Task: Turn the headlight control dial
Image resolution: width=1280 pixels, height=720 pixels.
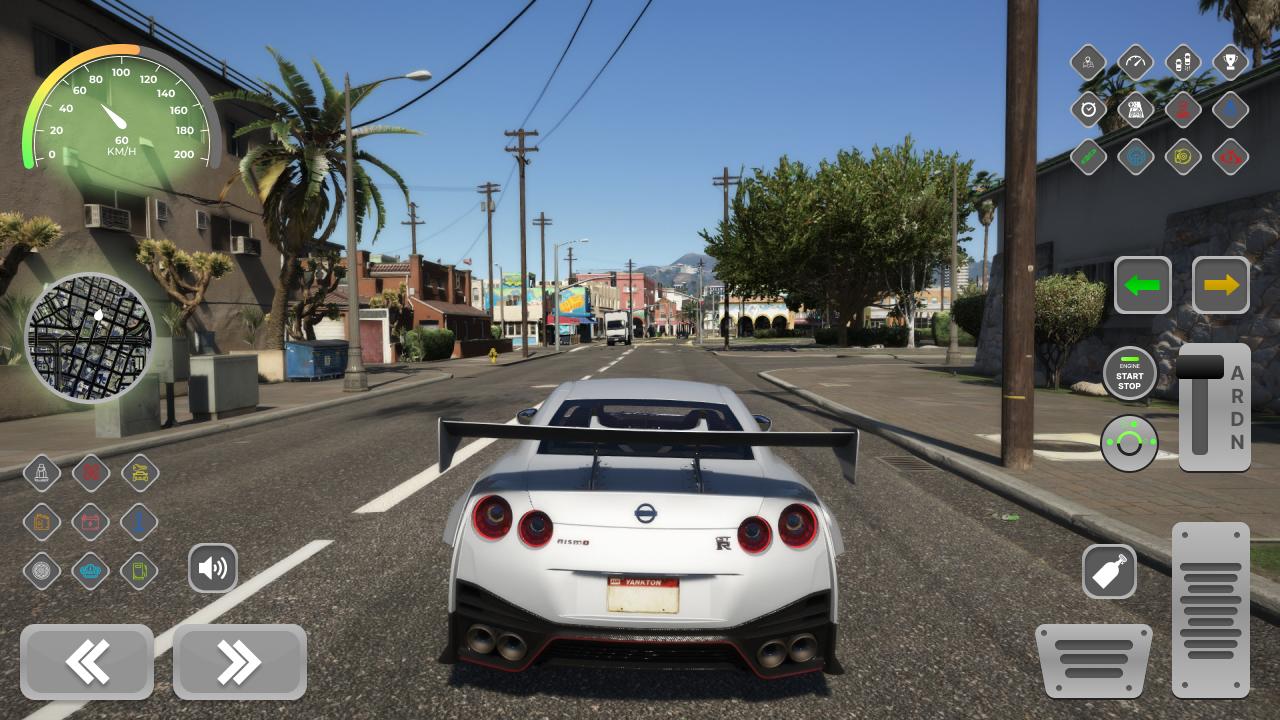Action: pos(1130,443)
